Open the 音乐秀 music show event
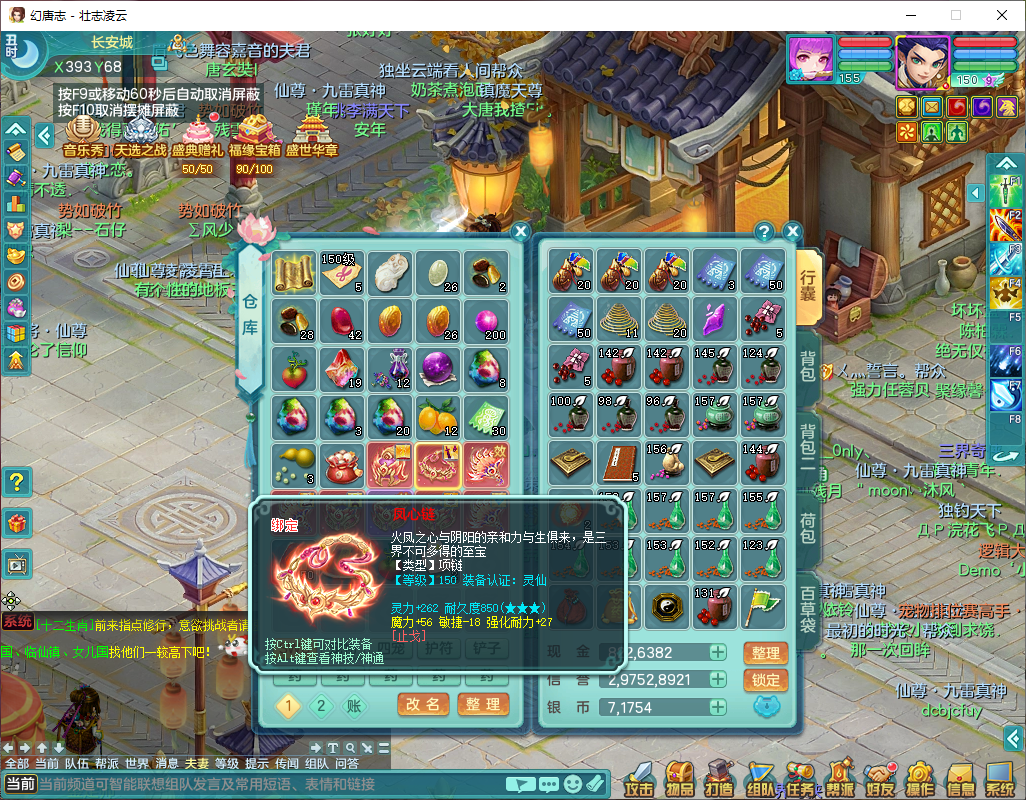The image size is (1026, 800). point(84,135)
